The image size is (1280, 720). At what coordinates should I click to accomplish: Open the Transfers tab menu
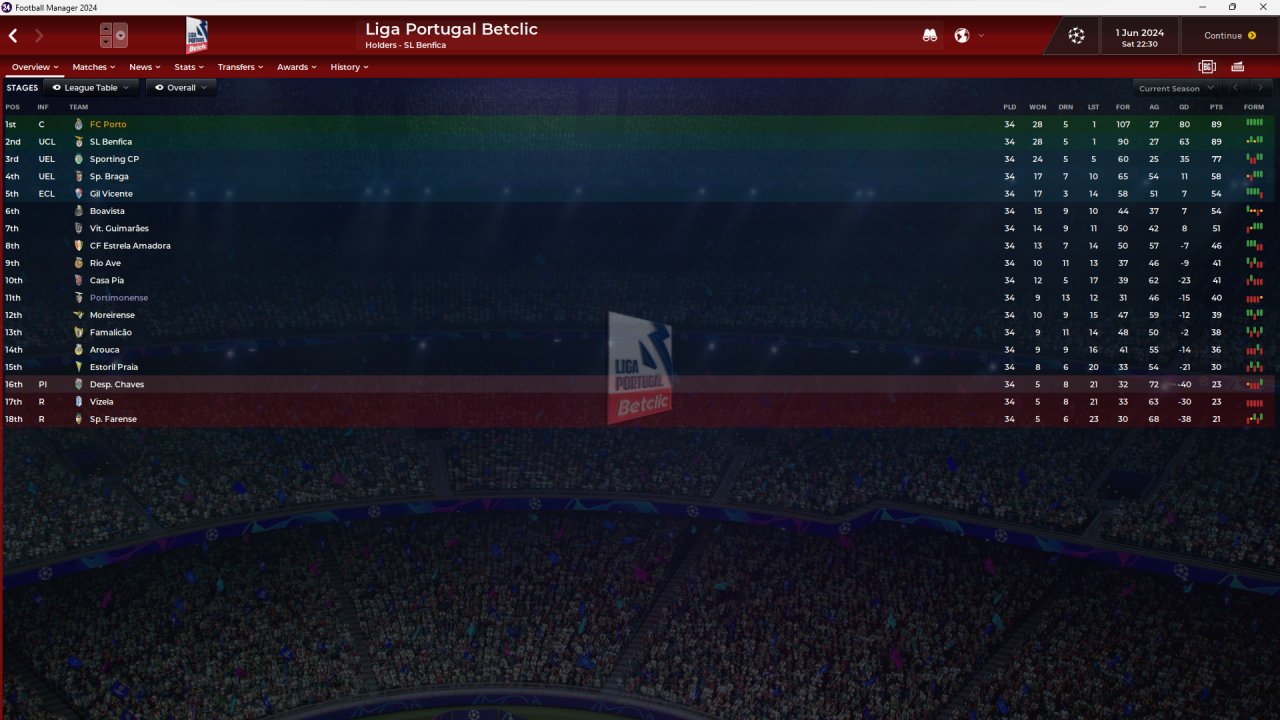coord(240,67)
